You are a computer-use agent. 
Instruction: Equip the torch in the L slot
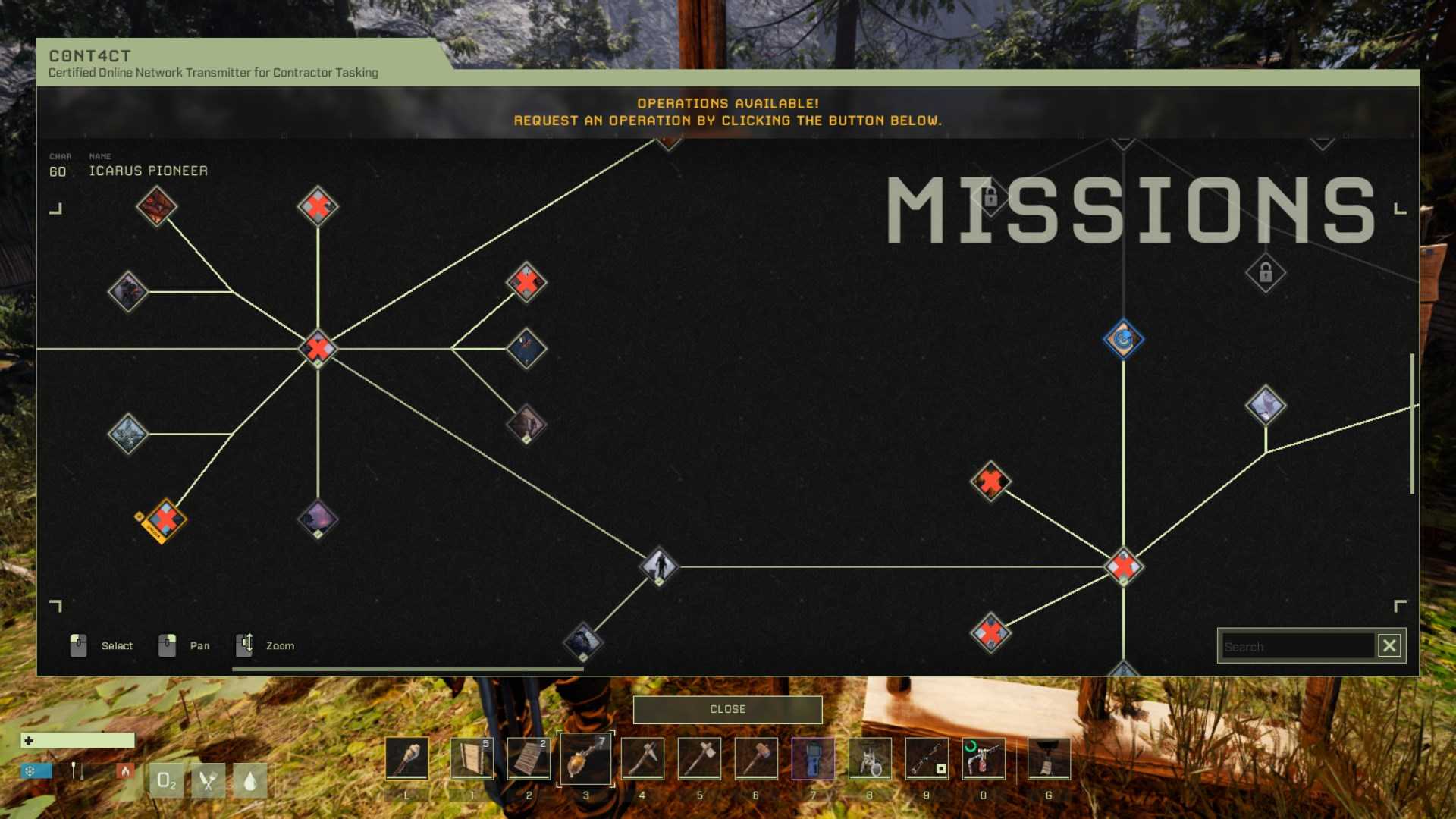pyautogui.click(x=407, y=758)
